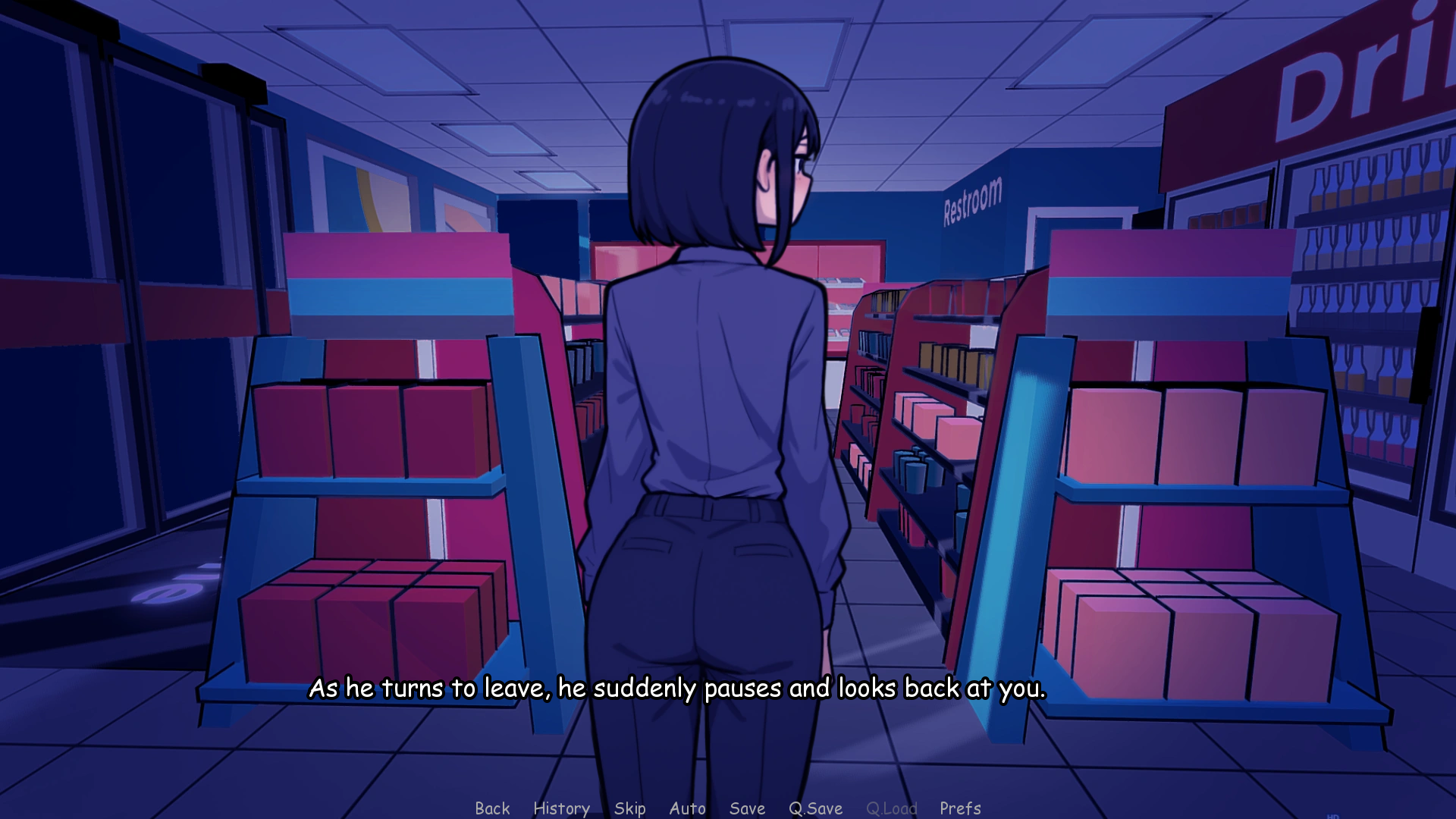Click the girl character sprite
1456x819 pixels.
coord(720,379)
